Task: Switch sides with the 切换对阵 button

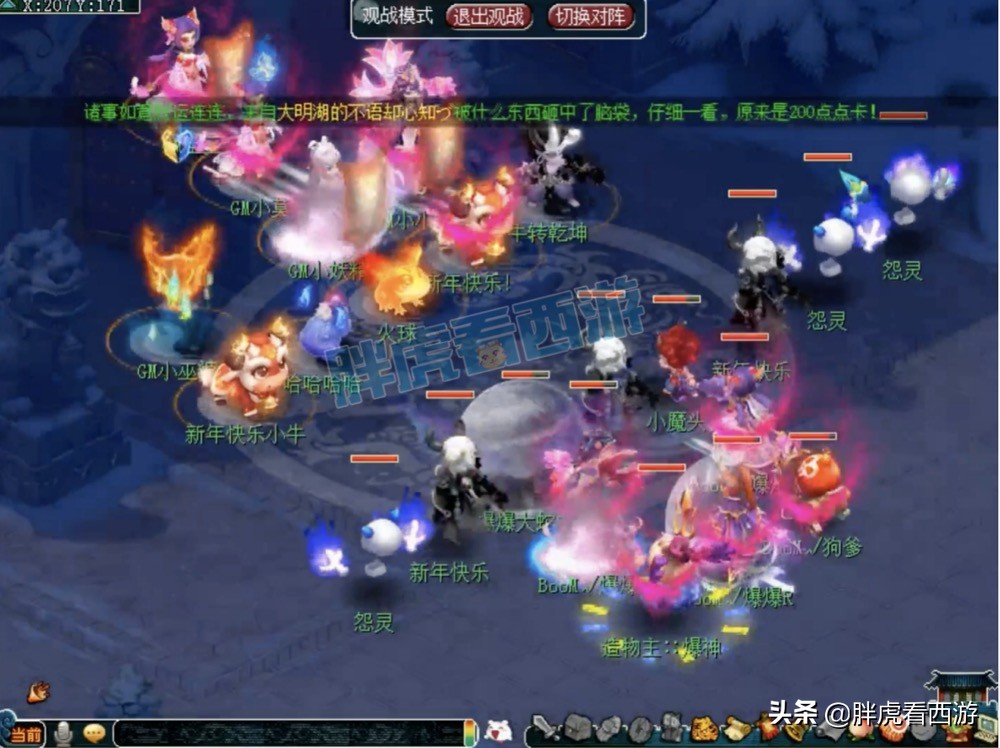Action: 591,16
